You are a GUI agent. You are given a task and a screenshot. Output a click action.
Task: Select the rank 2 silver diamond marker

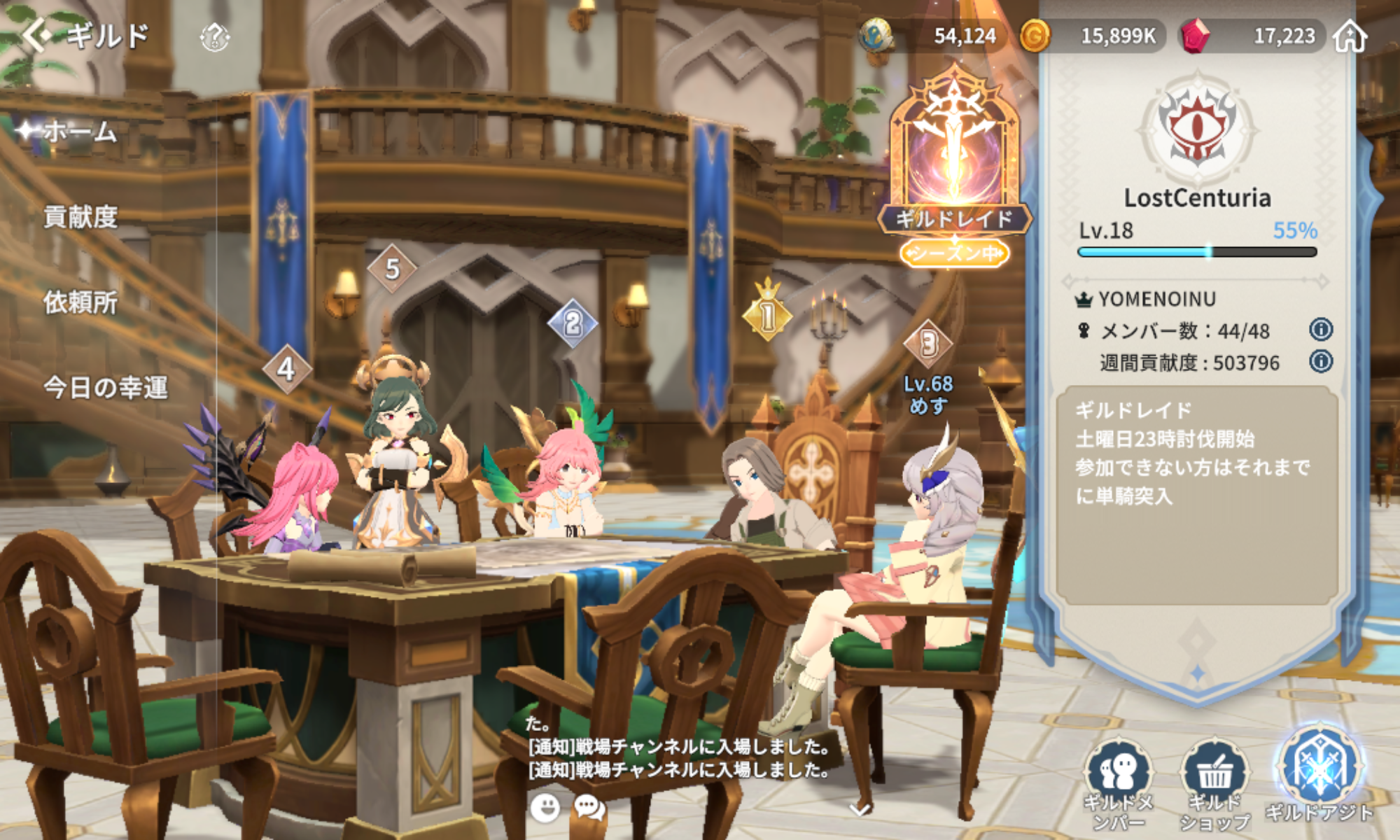coord(573,323)
